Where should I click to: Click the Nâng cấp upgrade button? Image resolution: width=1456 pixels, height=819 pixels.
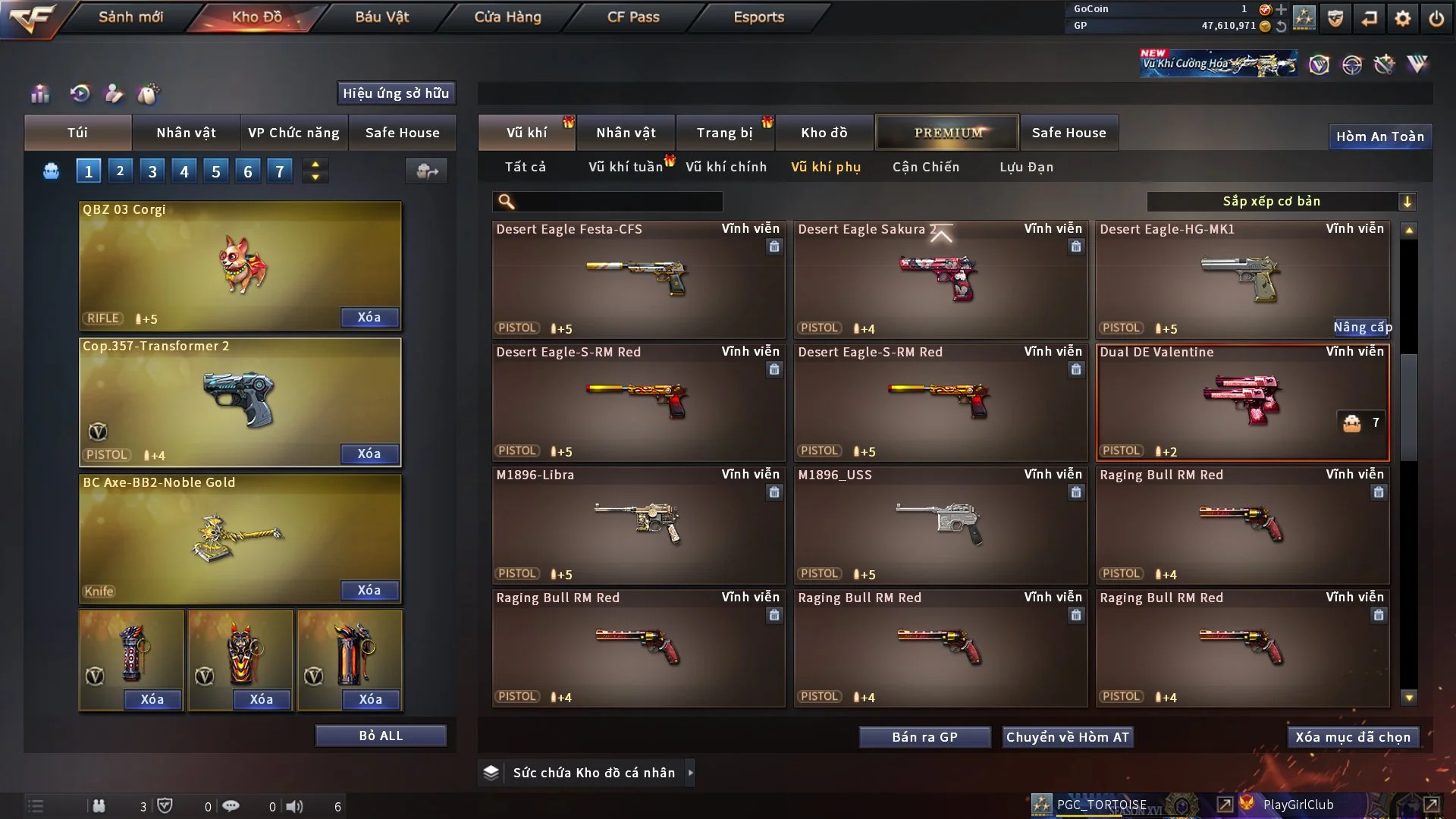[x=1362, y=328]
